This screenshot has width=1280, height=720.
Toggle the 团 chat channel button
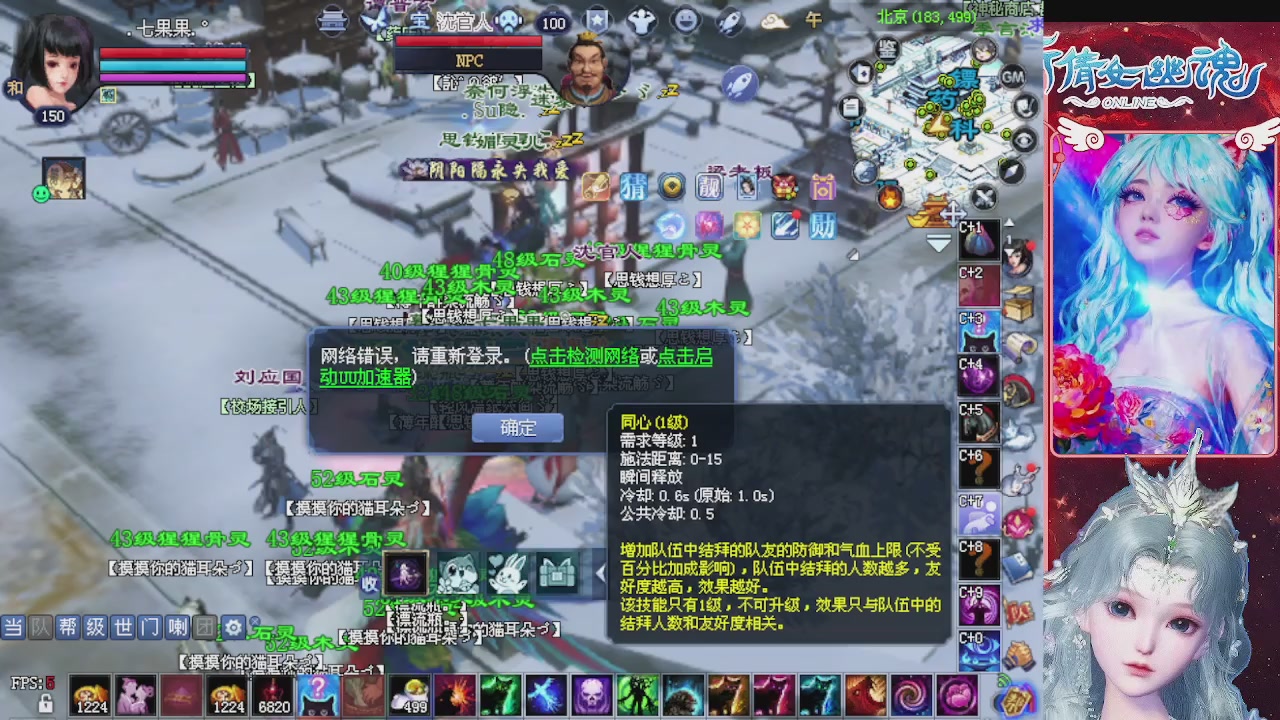tap(204, 626)
